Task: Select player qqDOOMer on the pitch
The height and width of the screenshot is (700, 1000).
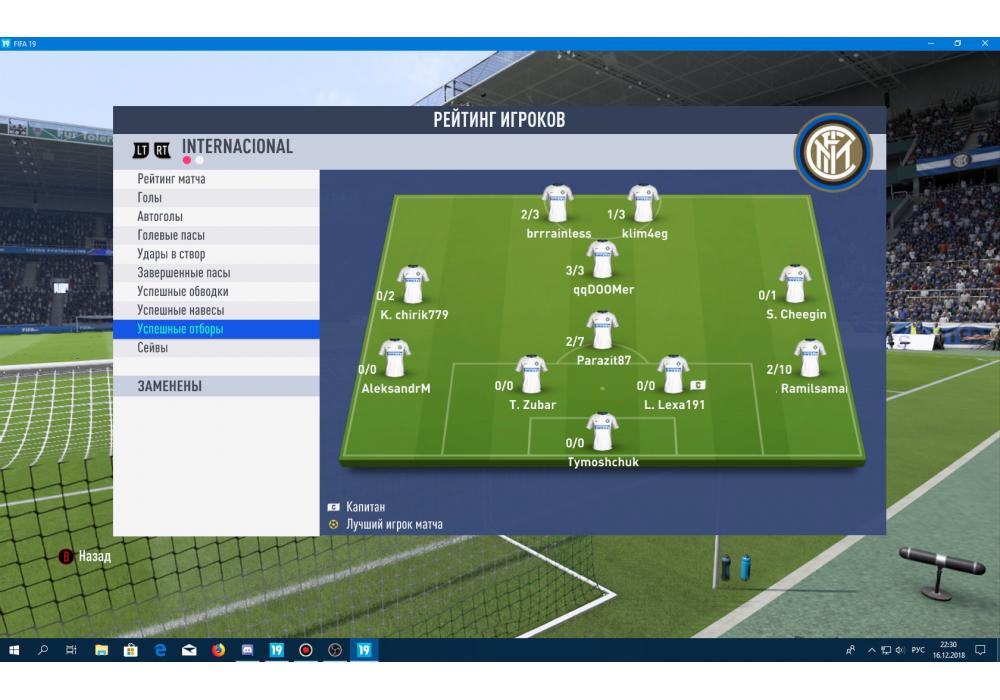Action: [x=602, y=260]
